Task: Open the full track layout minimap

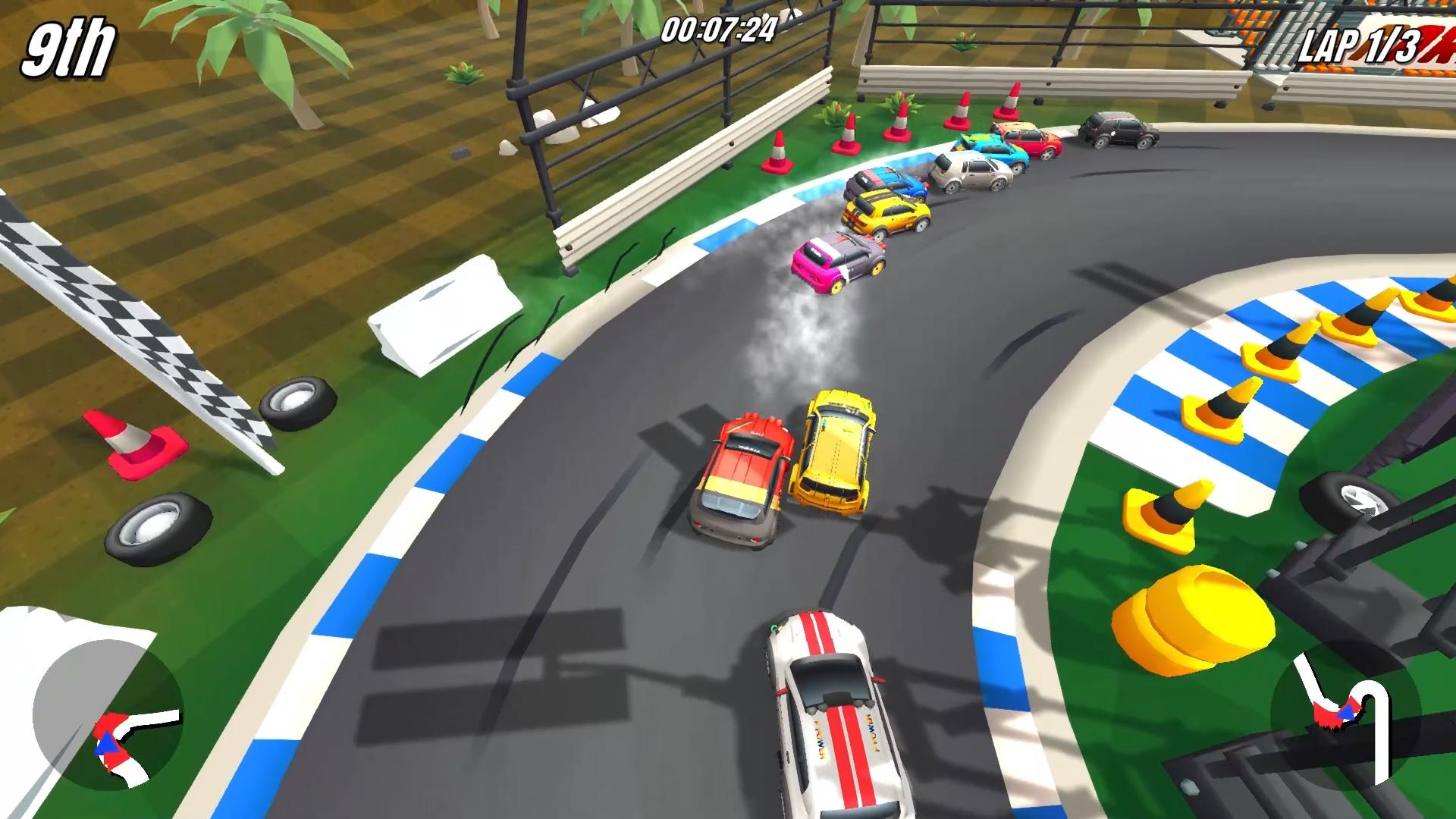Action: (x=1346, y=715)
